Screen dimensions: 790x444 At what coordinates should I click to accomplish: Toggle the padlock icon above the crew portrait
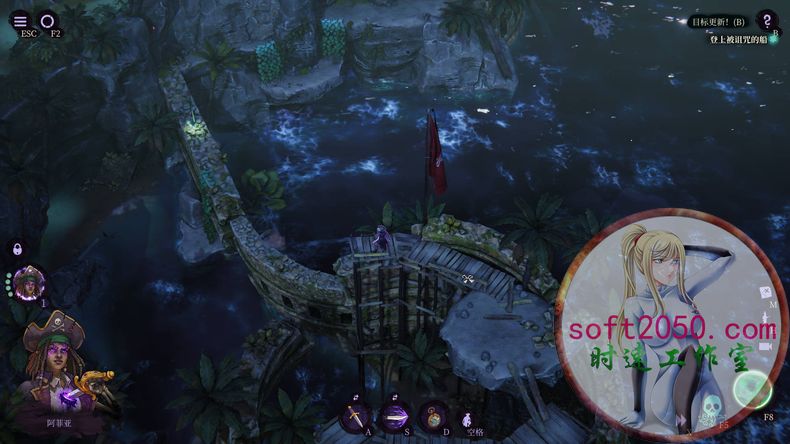click(17, 249)
